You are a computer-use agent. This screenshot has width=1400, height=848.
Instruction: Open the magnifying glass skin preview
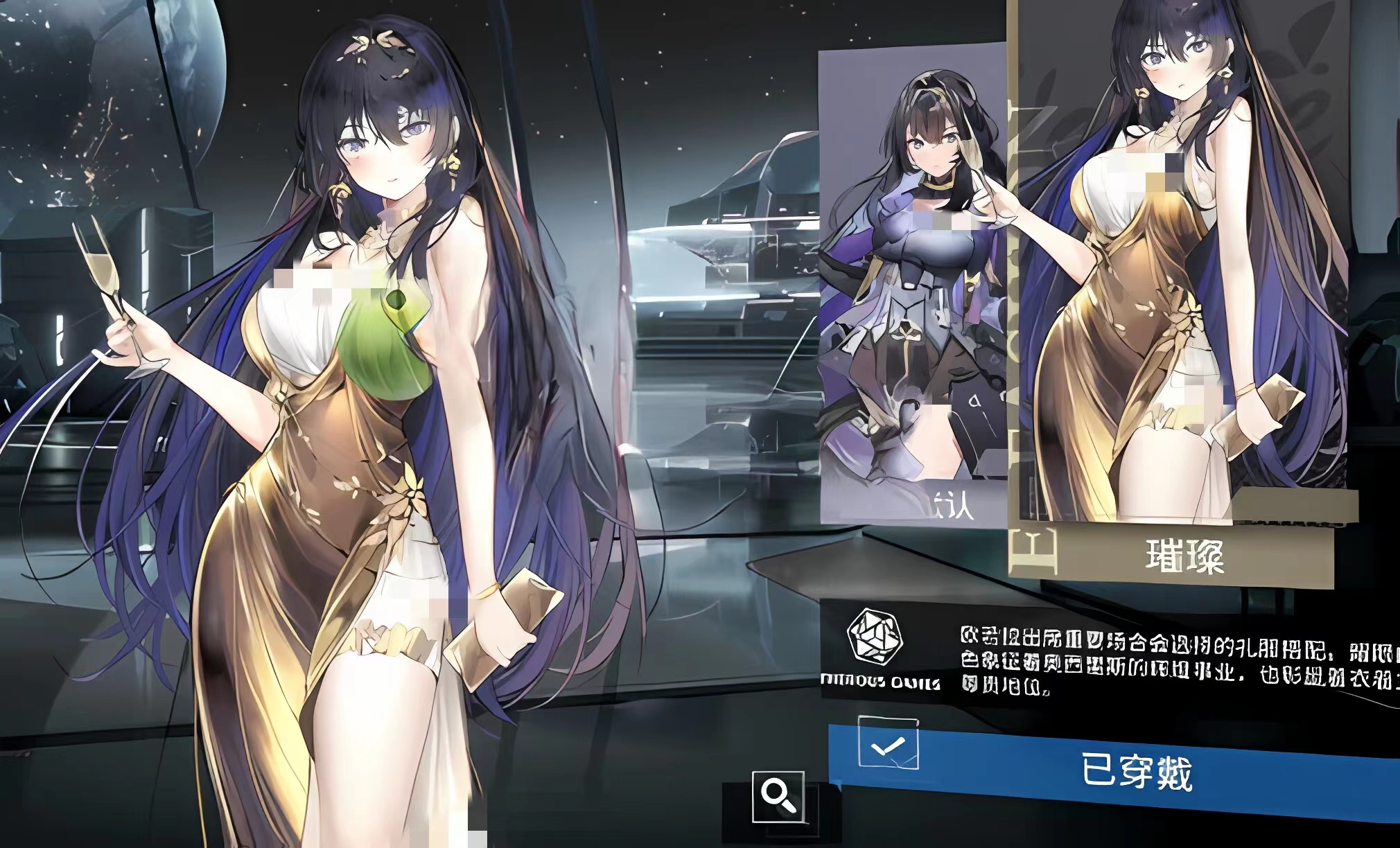[778, 797]
